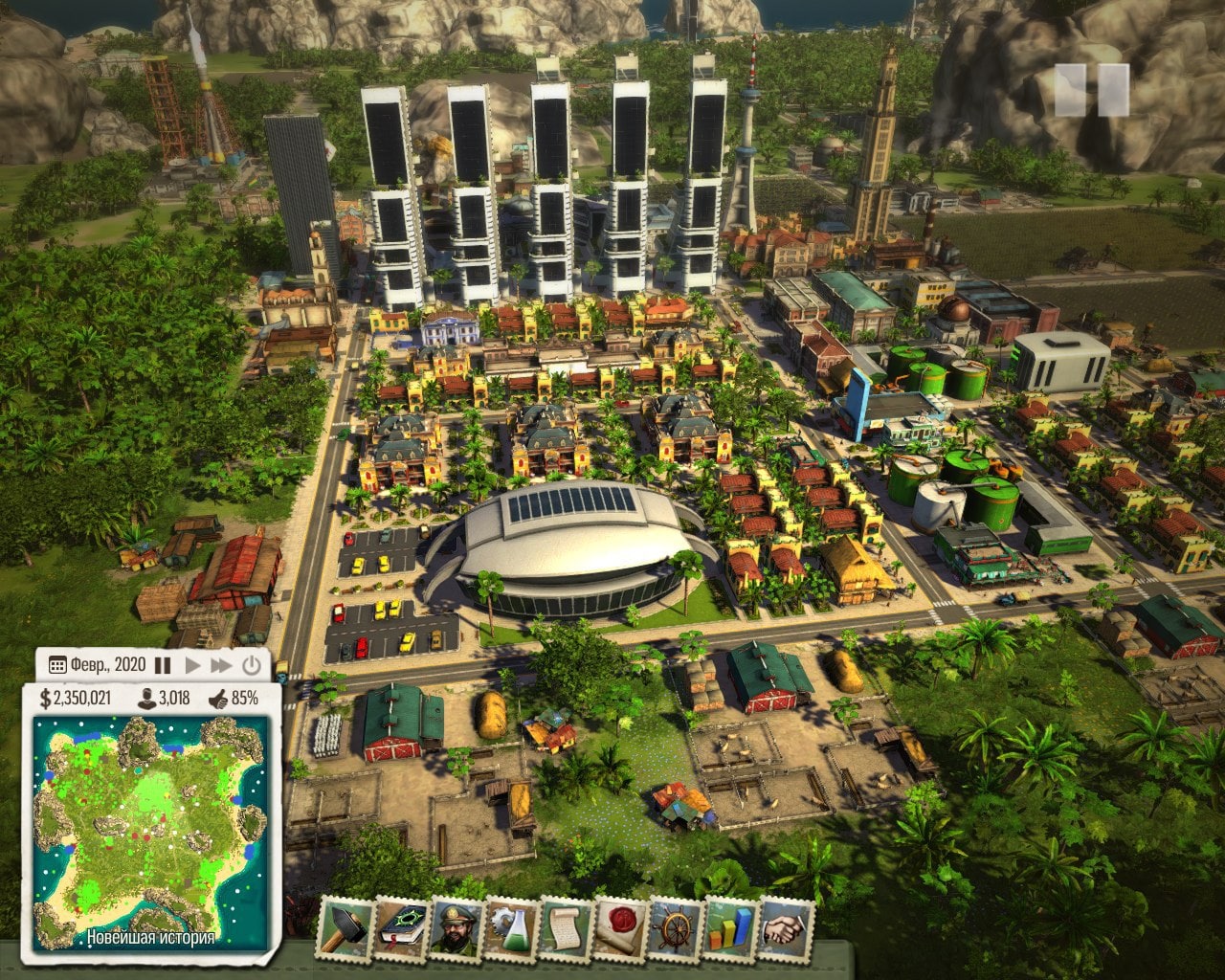Open the research gear and flask stamp
The height and width of the screenshot is (980, 1225).
point(511,925)
